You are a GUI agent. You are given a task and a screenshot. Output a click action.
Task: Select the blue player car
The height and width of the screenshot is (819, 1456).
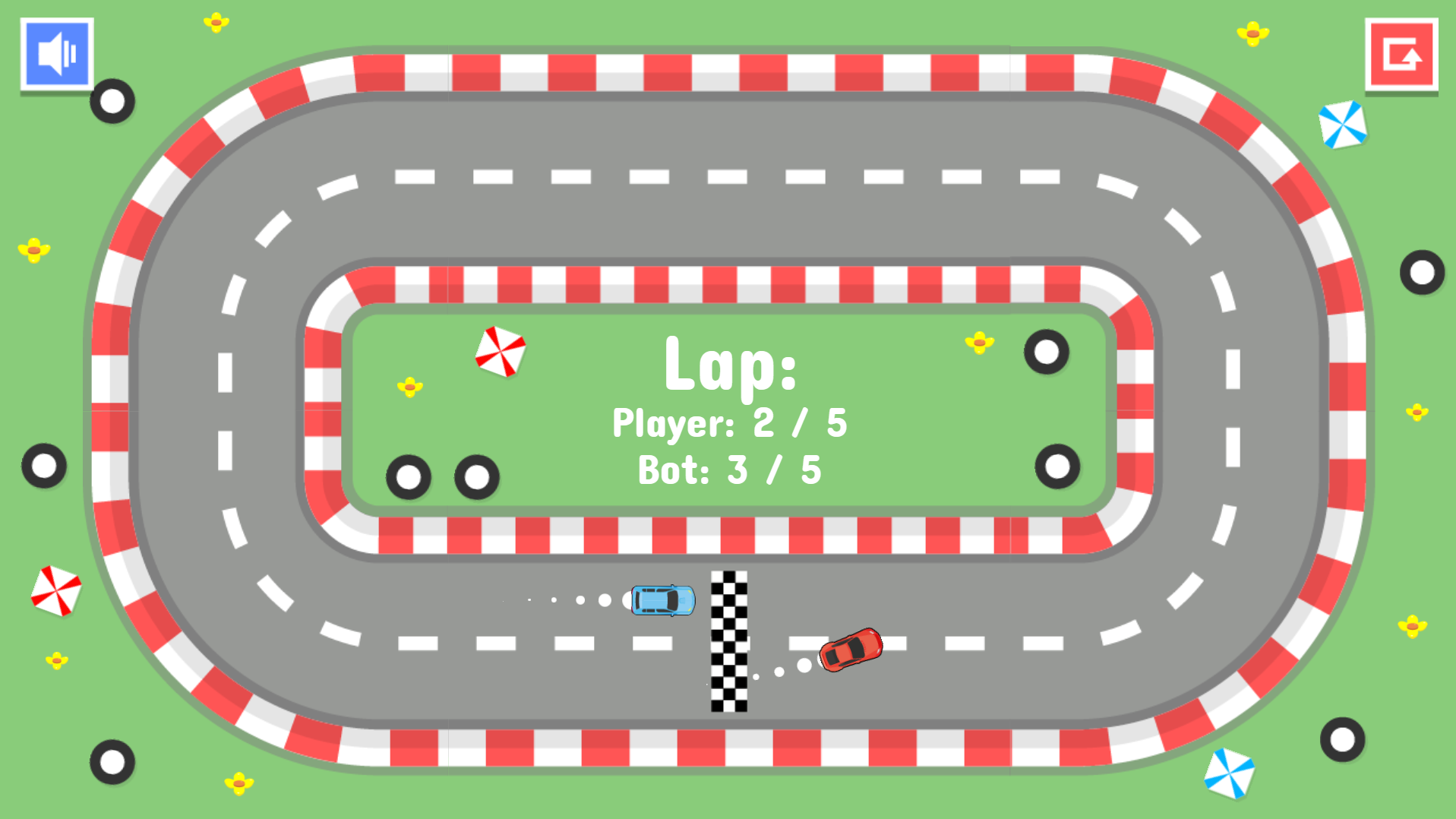pyautogui.click(x=662, y=600)
